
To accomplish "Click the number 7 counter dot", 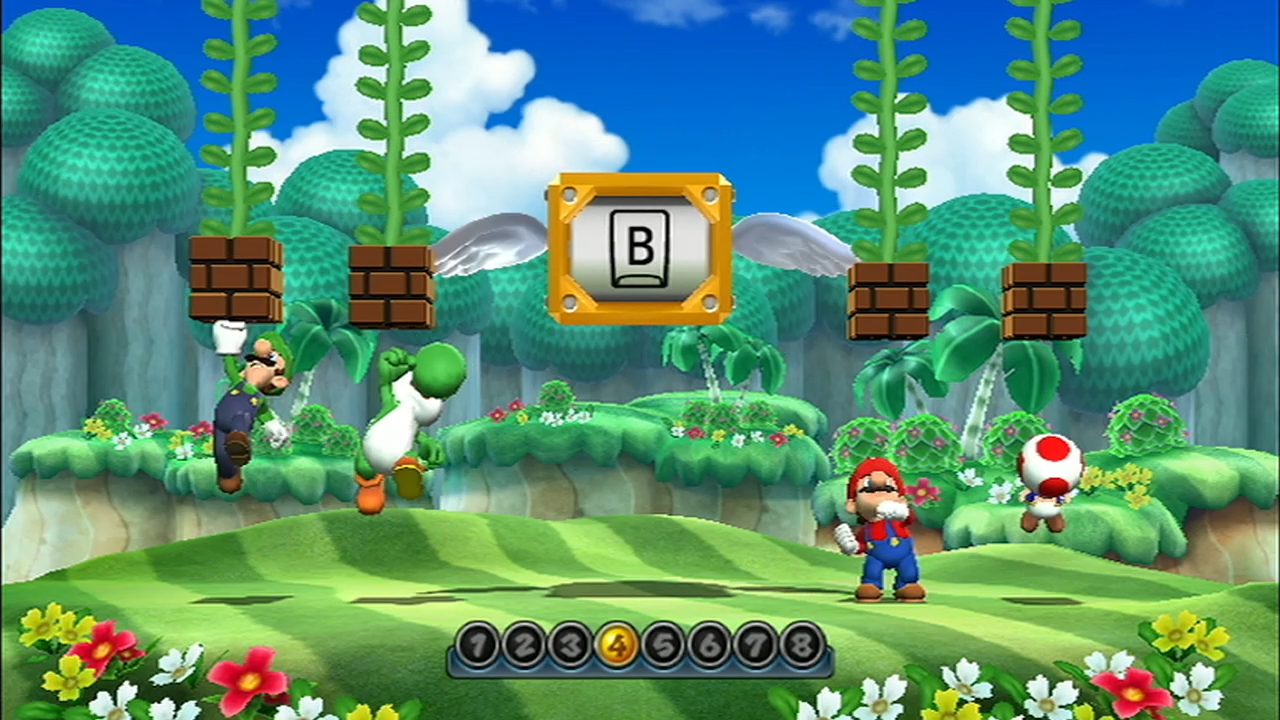I will click(x=754, y=645).
